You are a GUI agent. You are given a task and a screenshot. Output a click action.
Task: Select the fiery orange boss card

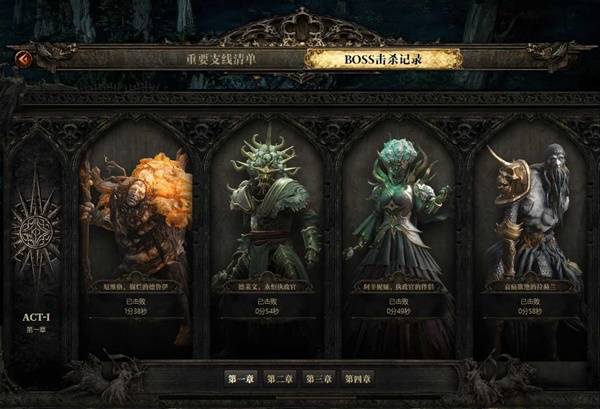point(136,230)
